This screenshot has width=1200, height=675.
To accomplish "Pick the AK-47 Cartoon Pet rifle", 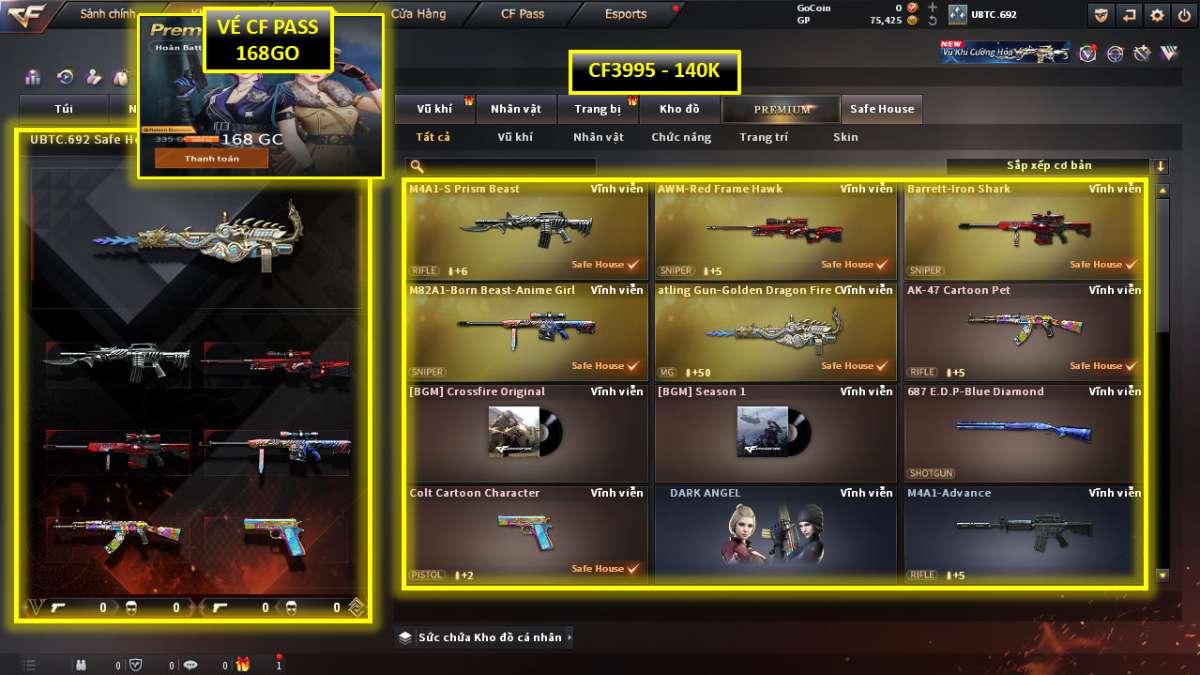I will click(x=1024, y=331).
